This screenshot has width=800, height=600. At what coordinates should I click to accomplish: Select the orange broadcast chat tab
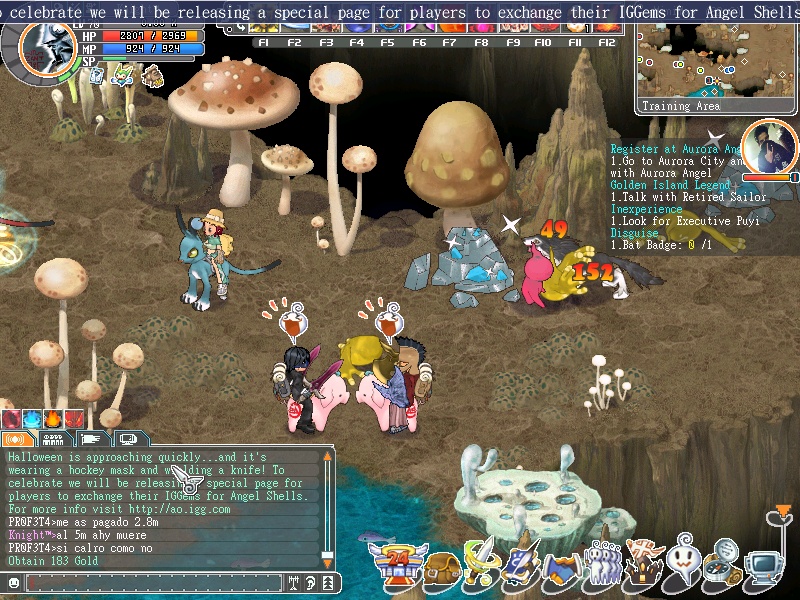tap(18, 439)
